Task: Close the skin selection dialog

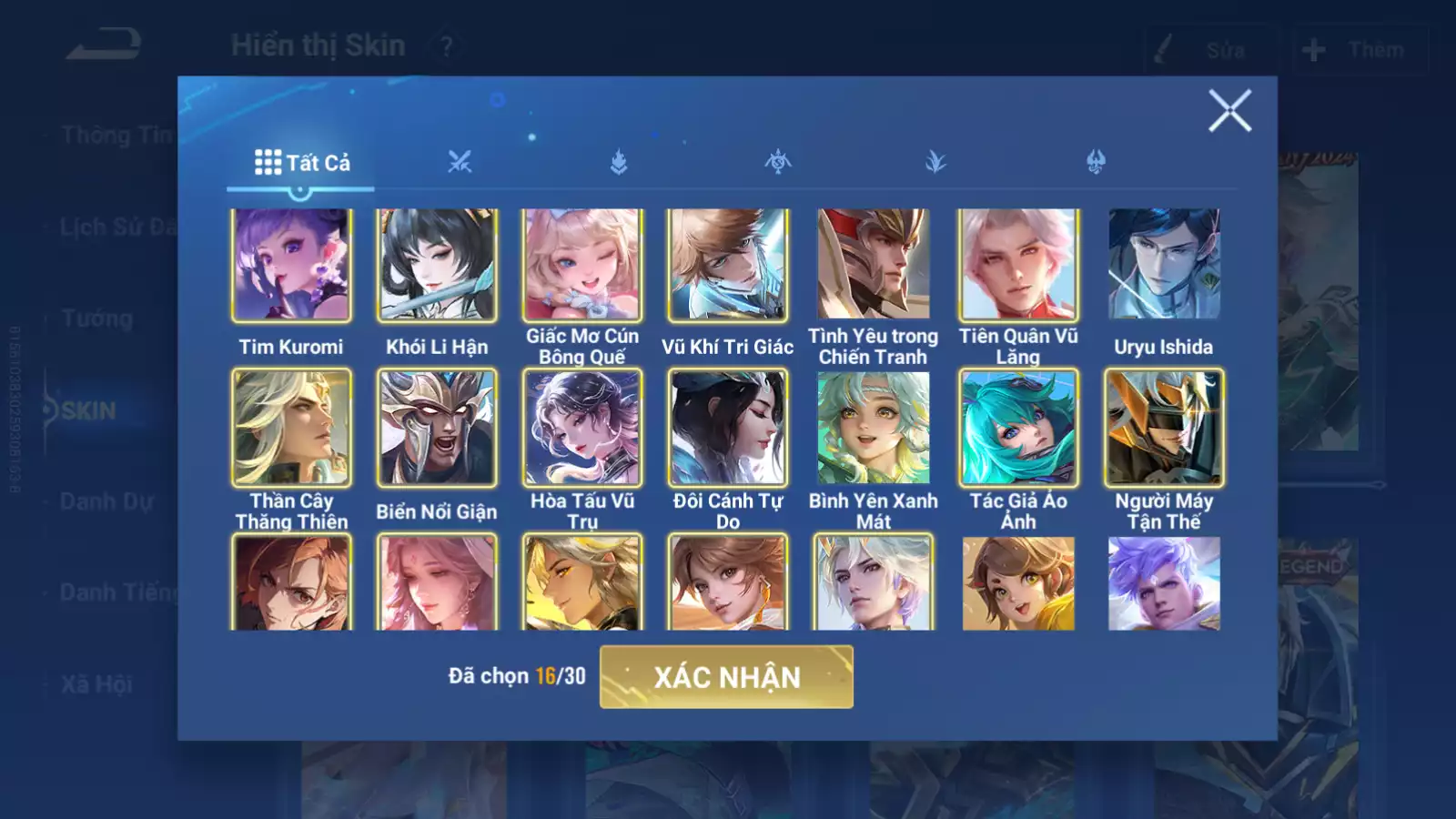Action: (1229, 111)
